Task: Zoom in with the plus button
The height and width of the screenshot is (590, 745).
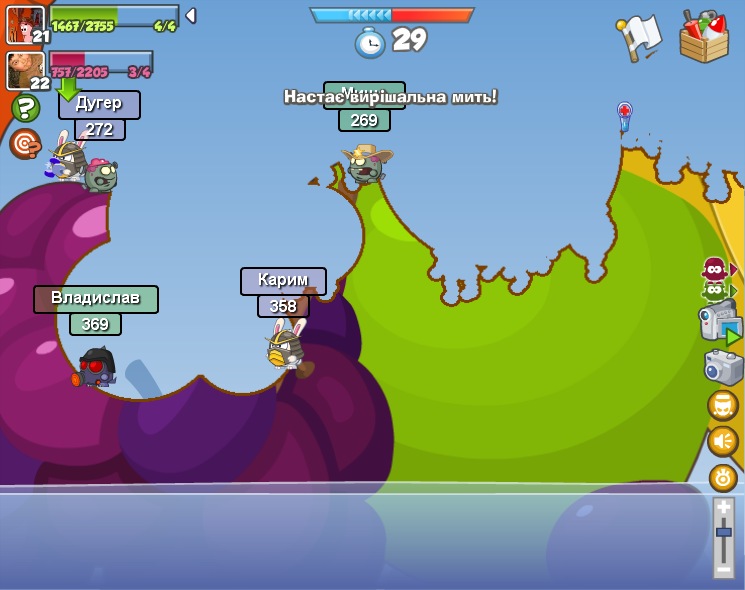Action: 723,508
